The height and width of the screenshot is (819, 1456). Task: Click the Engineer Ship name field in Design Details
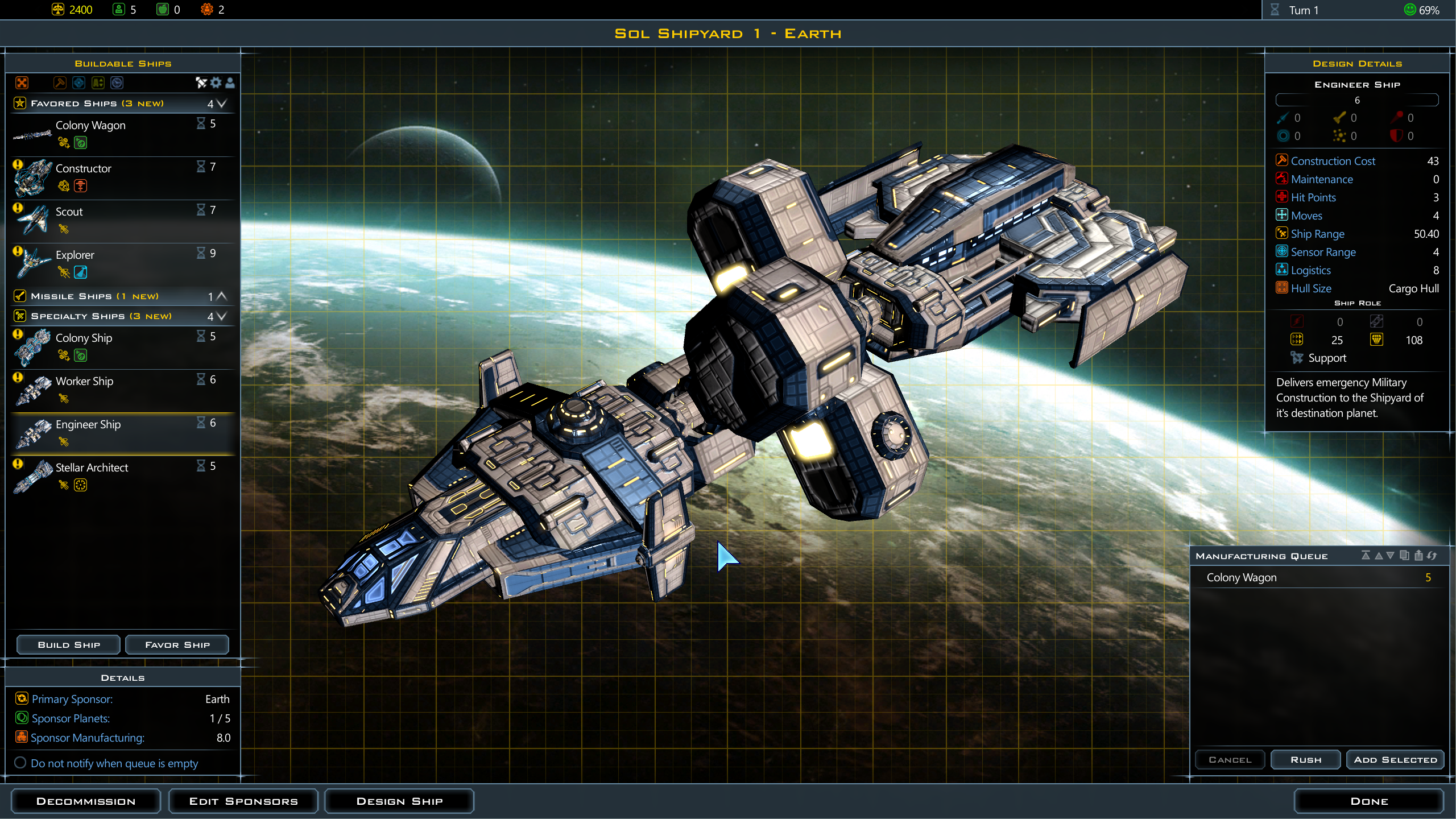pos(1357,100)
